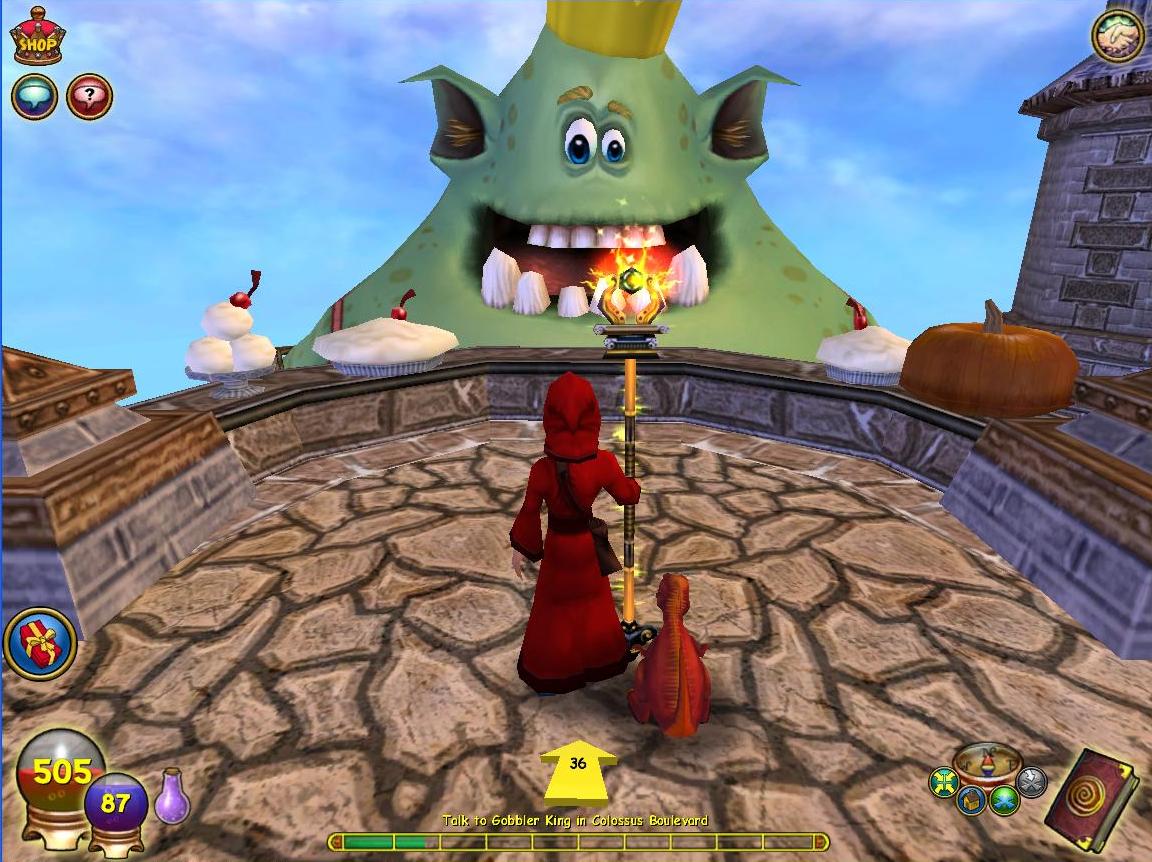This screenshot has width=1152, height=862.
Task: Use the purple potion bottle
Action: [x=172, y=797]
